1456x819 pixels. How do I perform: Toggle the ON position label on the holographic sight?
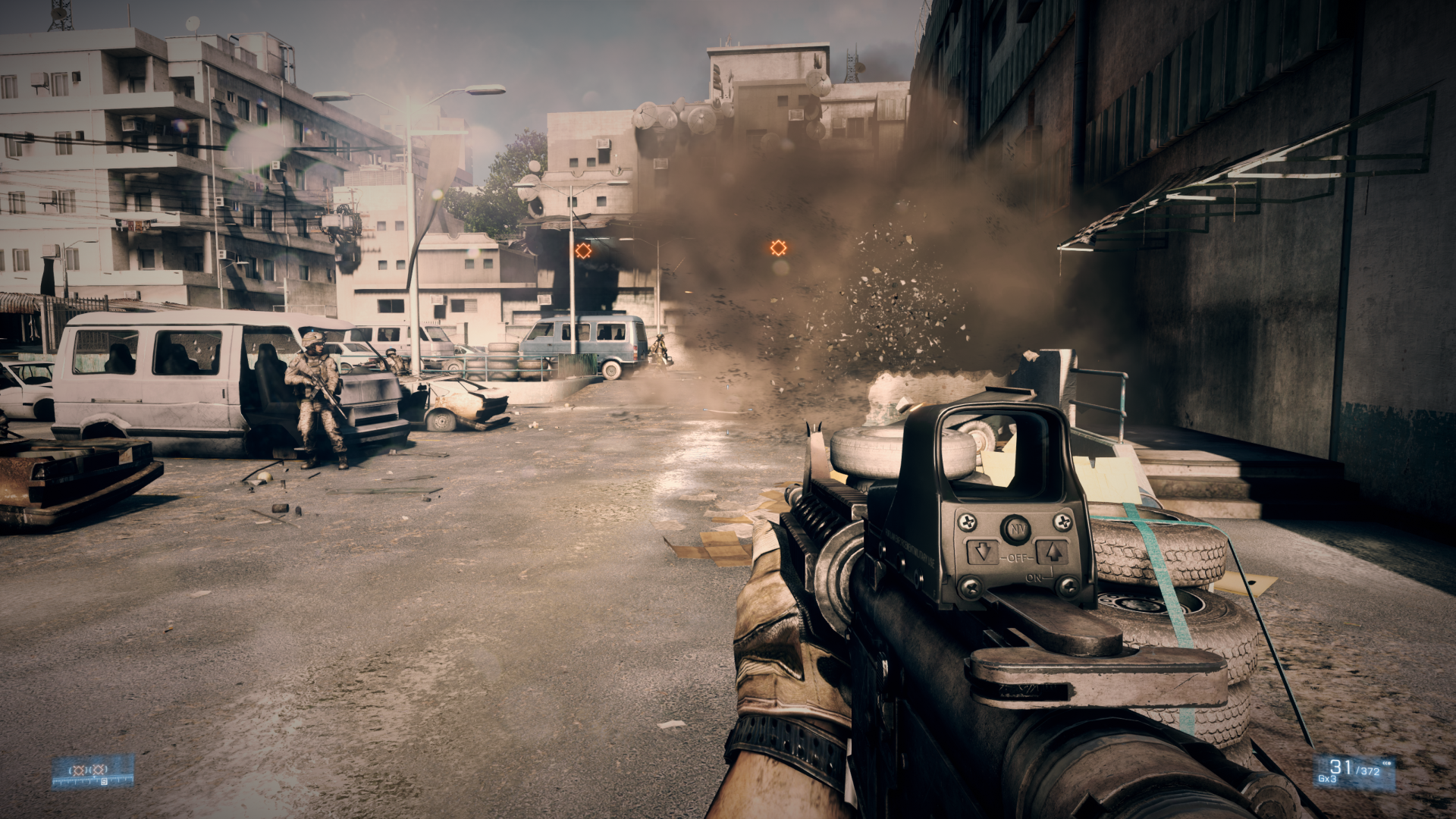pos(1034,577)
